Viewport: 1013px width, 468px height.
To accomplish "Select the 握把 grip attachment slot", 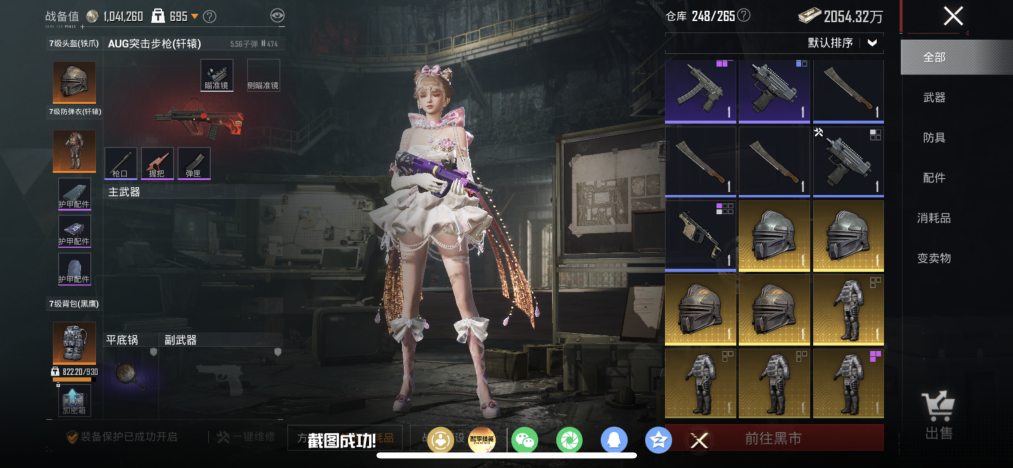I will tap(157, 162).
